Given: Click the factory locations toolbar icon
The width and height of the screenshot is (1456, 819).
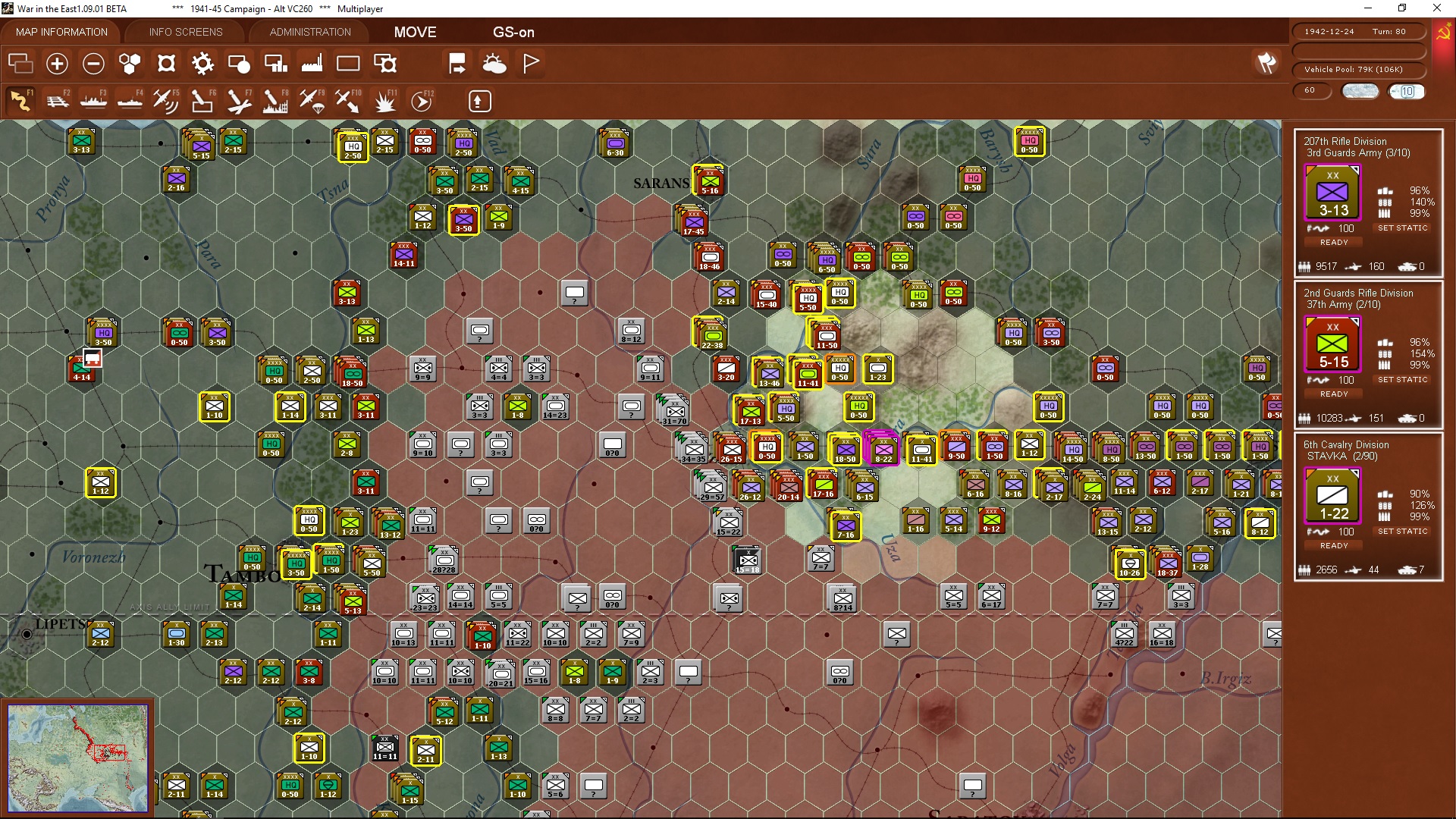Looking at the screenshot, I should tap(312, 64).
